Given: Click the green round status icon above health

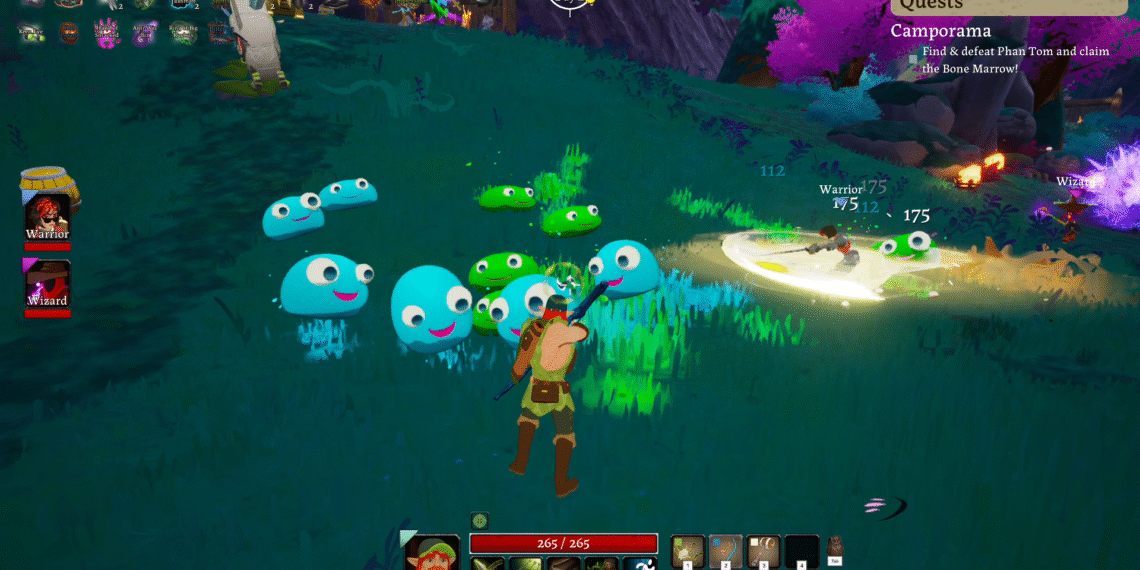Looking at the screenshot, I should click(480, 520).
